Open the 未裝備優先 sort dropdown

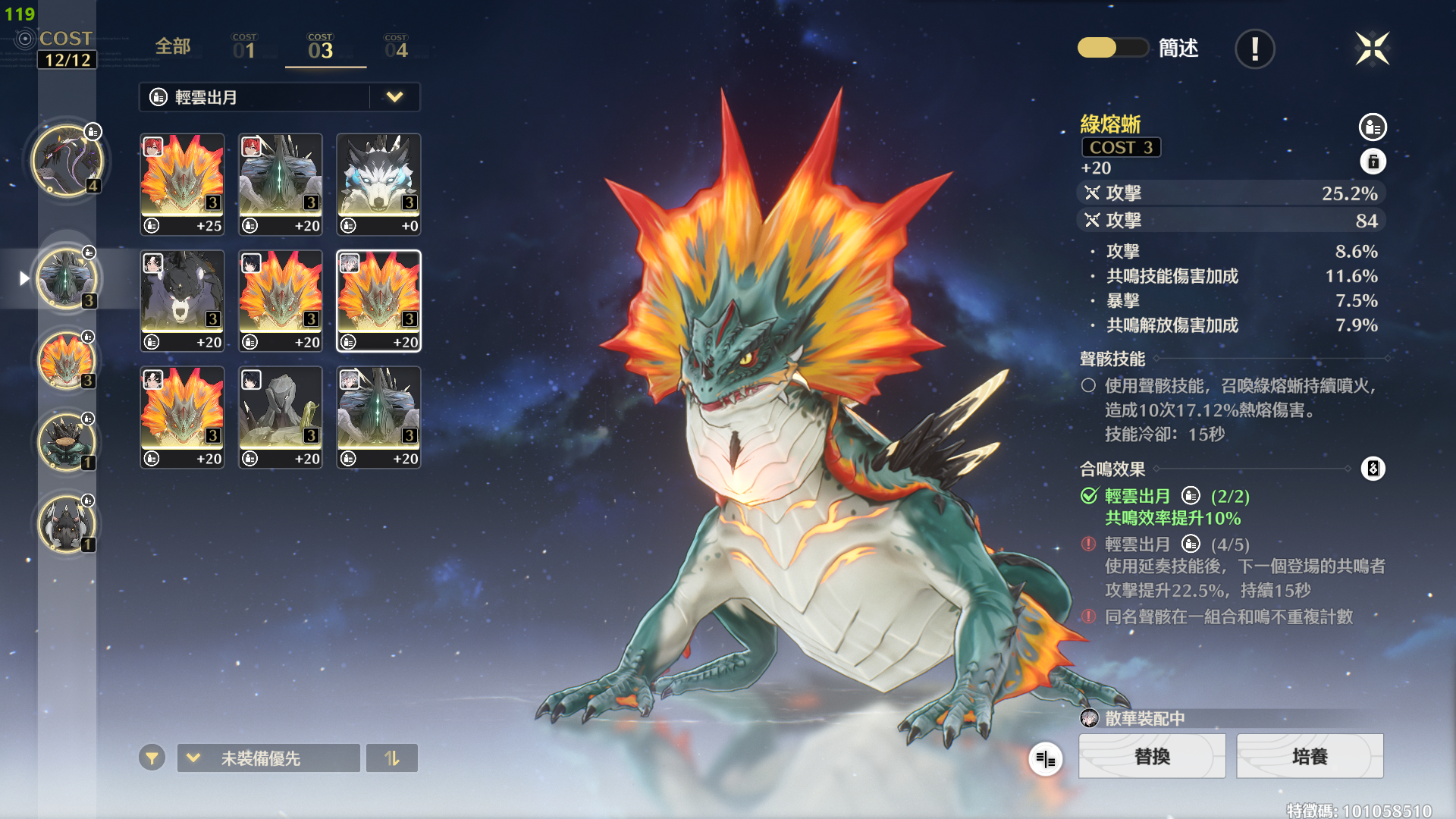click(268, 758)
